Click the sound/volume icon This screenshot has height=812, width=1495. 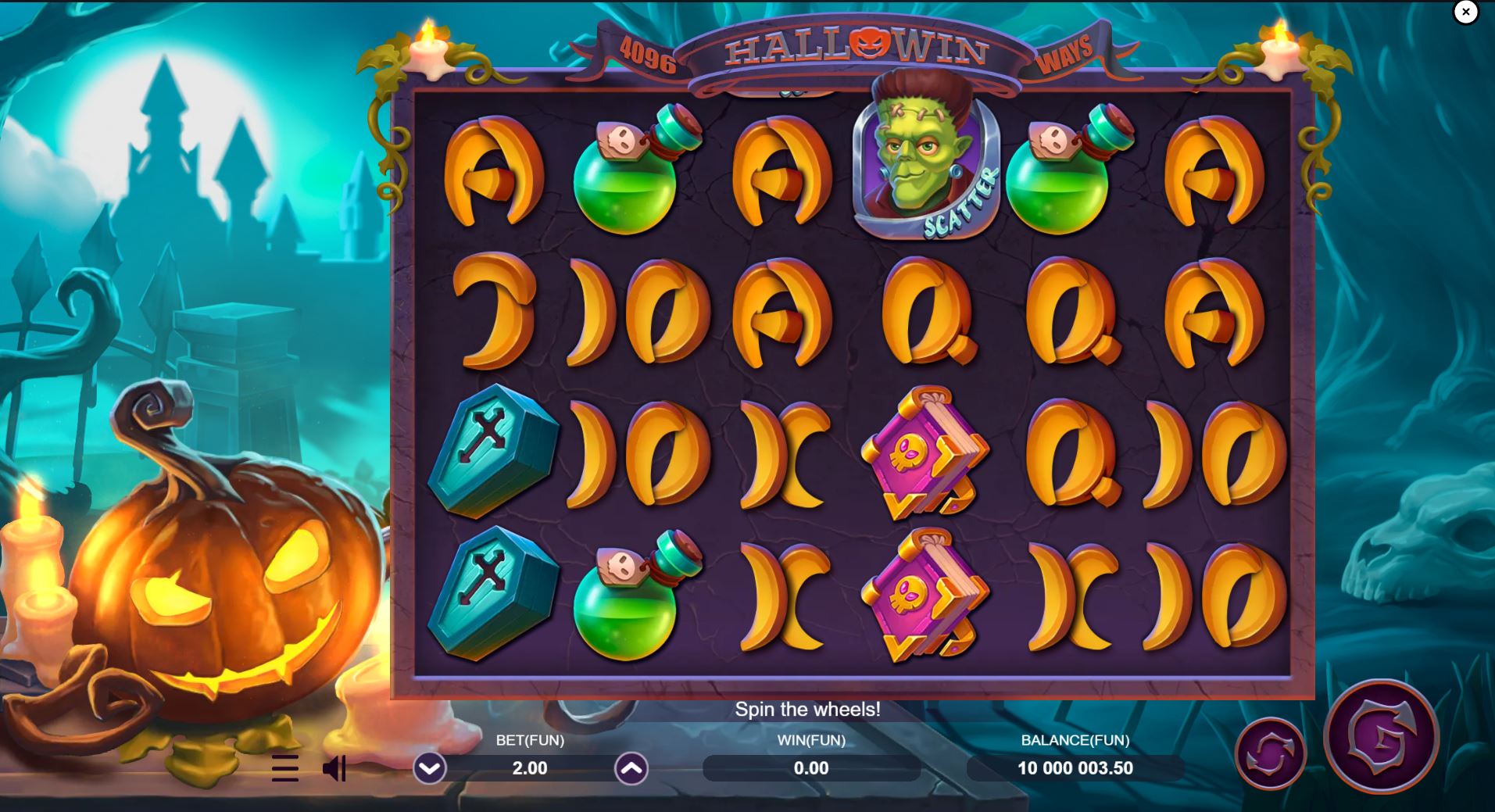coord(334,768)
